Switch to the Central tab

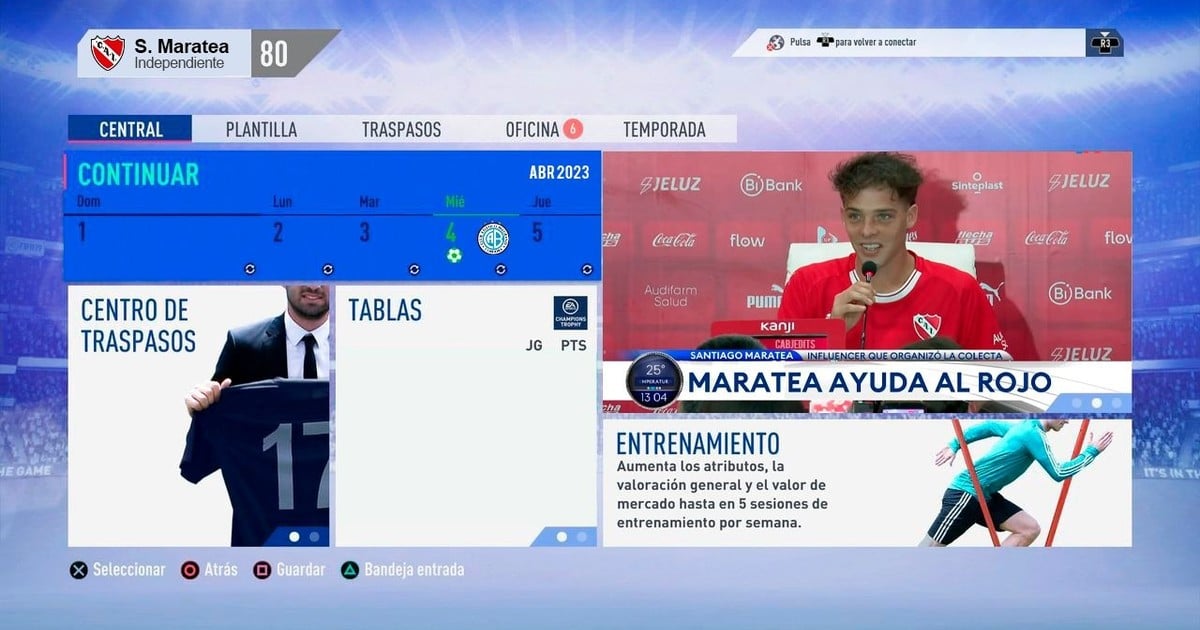point(130,130)
